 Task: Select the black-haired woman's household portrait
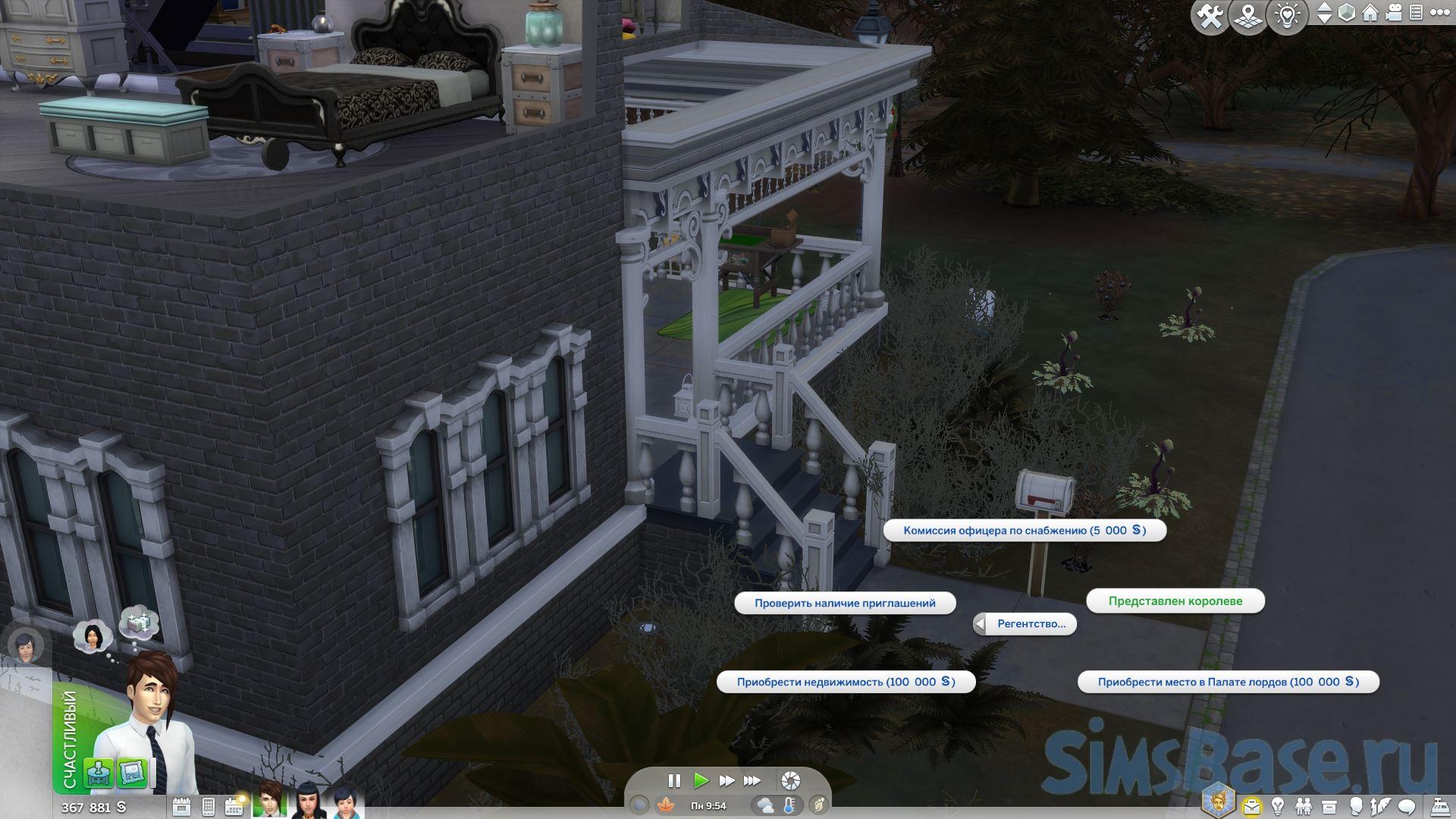coord(307,802)
